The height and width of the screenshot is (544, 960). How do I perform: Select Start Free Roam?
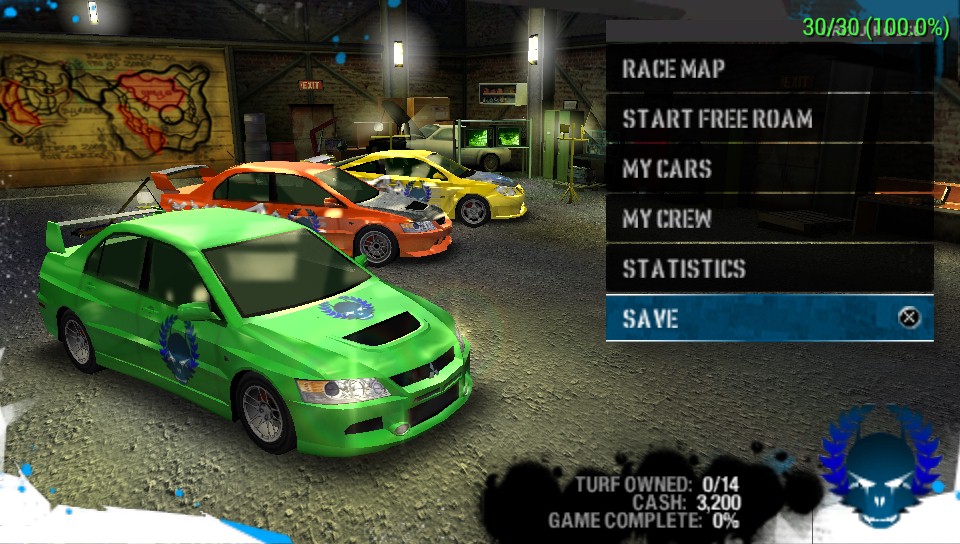tap(769, 119)
